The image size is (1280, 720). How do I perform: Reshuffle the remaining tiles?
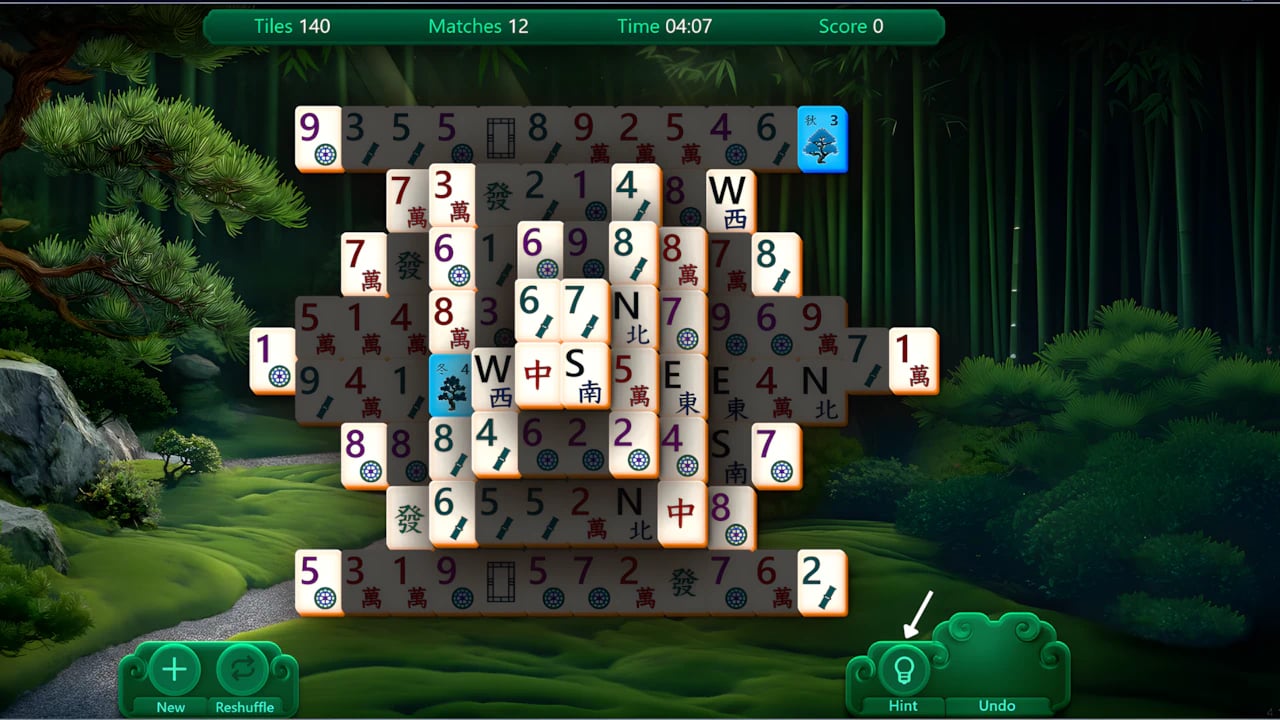pyautogui.click(x=243, y=669)
